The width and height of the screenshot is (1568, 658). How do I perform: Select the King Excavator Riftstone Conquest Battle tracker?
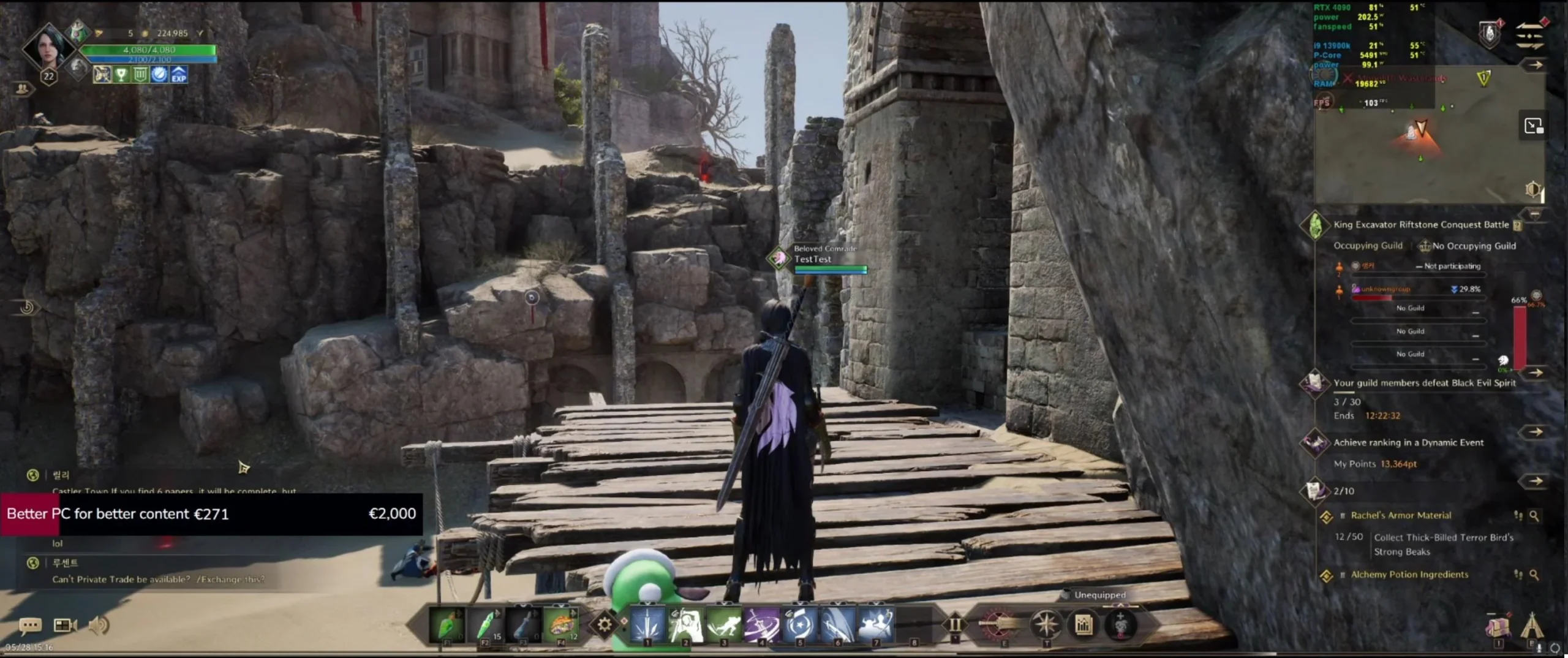1420,225
